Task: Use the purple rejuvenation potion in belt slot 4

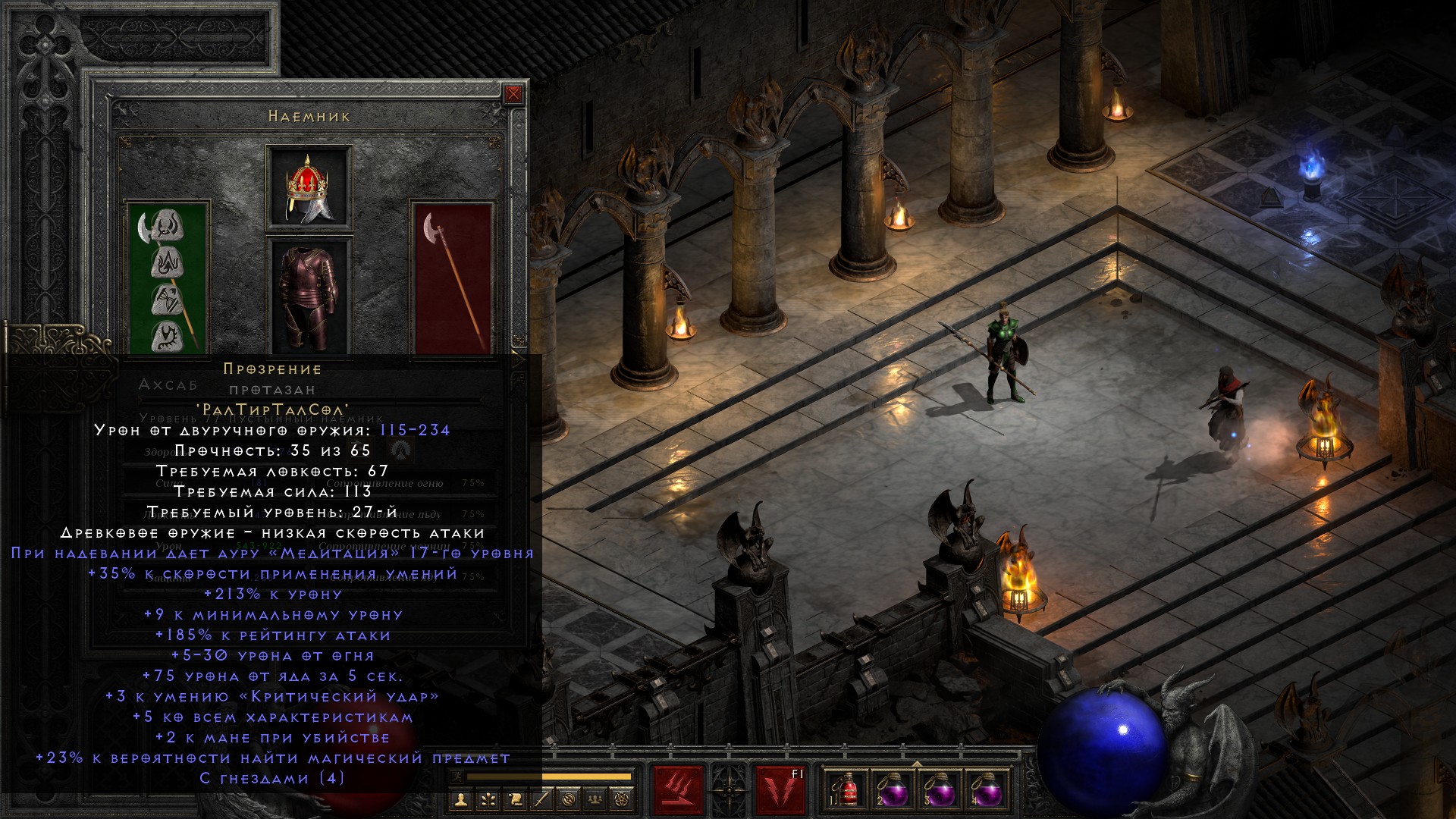Action: click(x=986, y=791)
